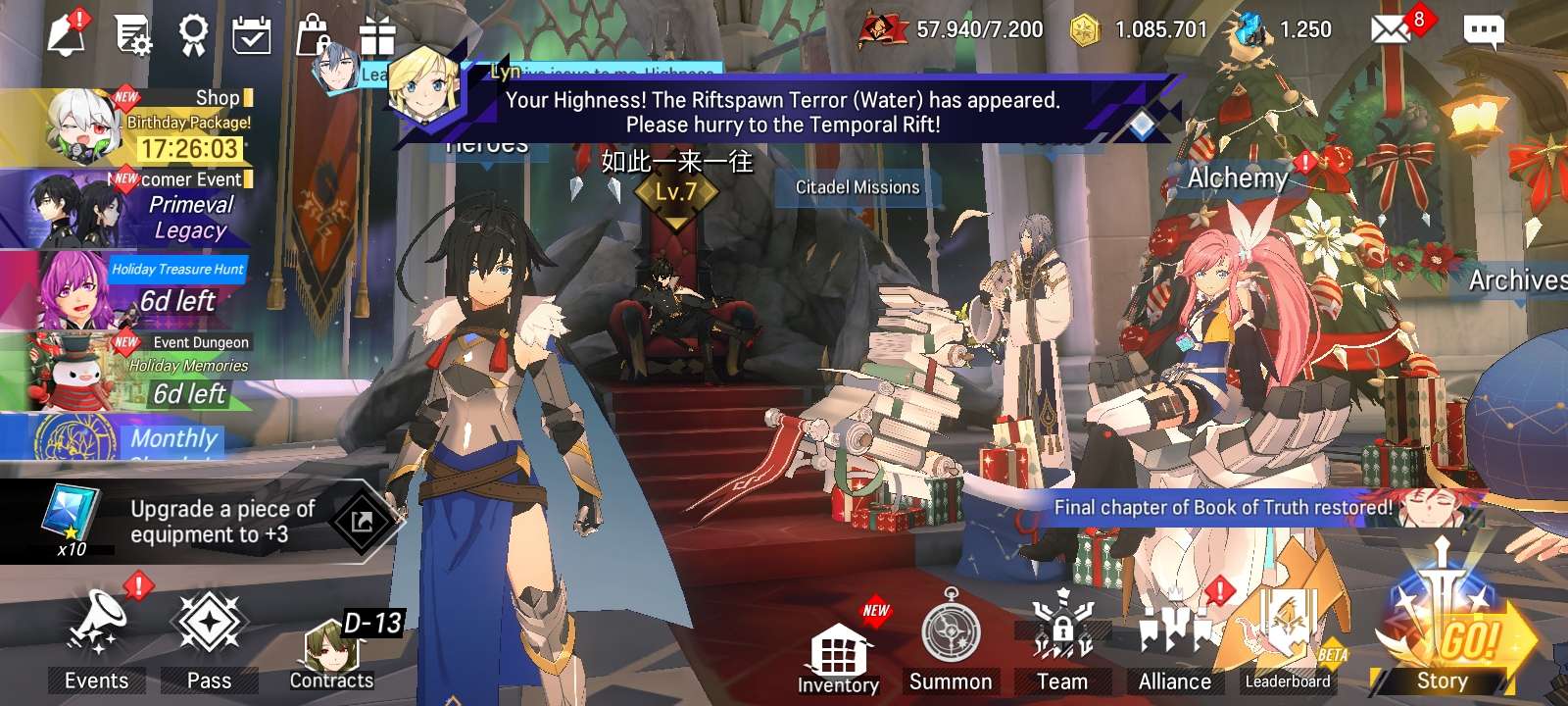Go to the Summon screen
Image resolution: width=1568 pixels, height=706 pixels.
point(951,639)
